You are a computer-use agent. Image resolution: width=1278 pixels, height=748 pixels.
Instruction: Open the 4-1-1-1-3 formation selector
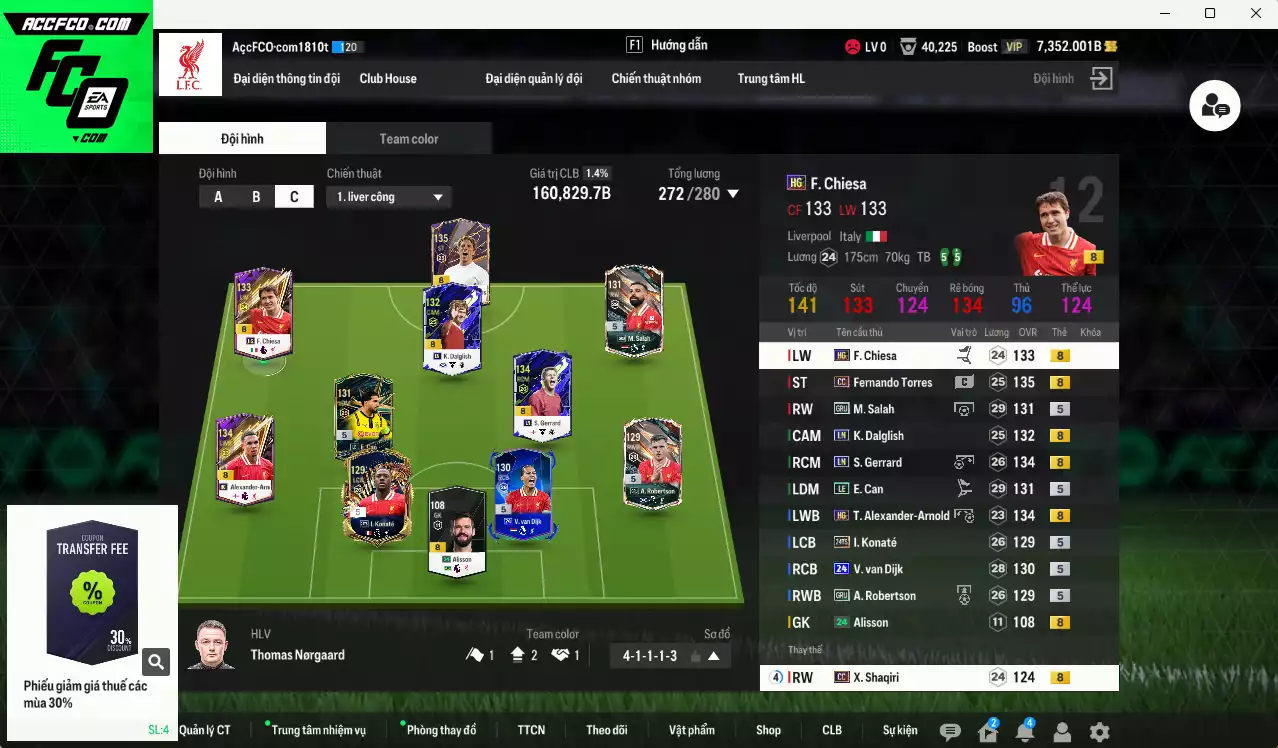coord(670,656)
